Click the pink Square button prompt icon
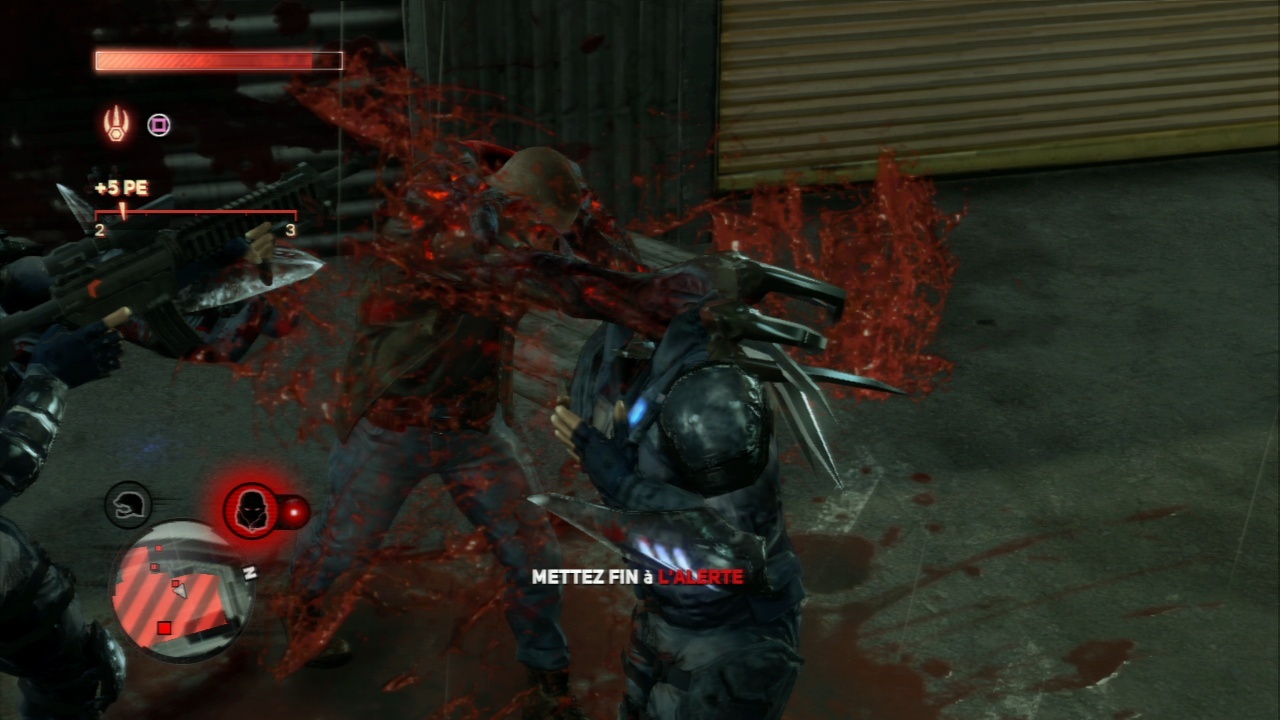The width and height of the screenshot is (1280, 720). pyautogui.click(x=158, y=124)
